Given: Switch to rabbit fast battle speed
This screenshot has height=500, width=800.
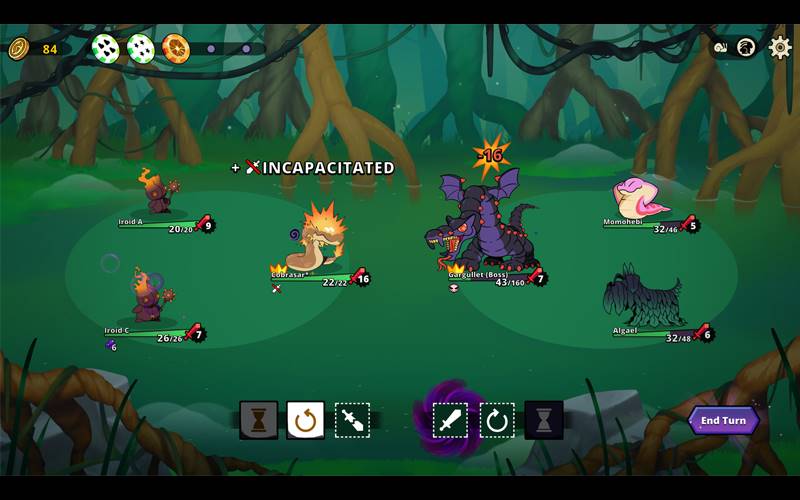Looking at the screenshot, I should (745, 47).
